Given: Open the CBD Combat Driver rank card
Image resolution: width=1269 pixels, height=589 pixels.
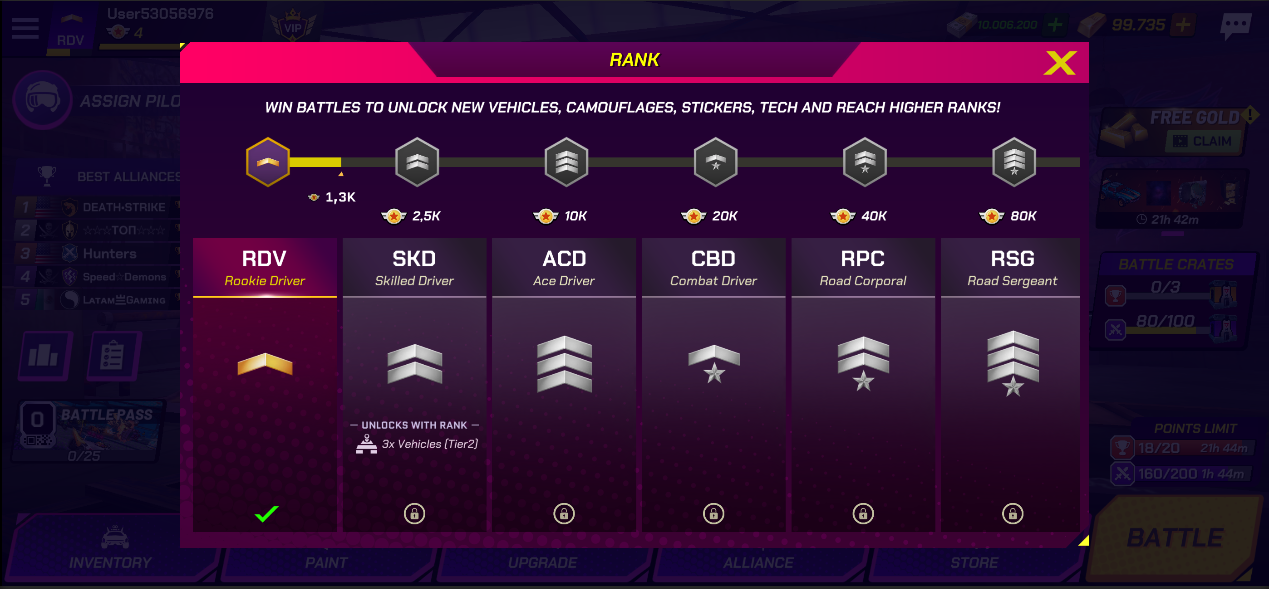Looking at the screenshot, I should (713, 384).
